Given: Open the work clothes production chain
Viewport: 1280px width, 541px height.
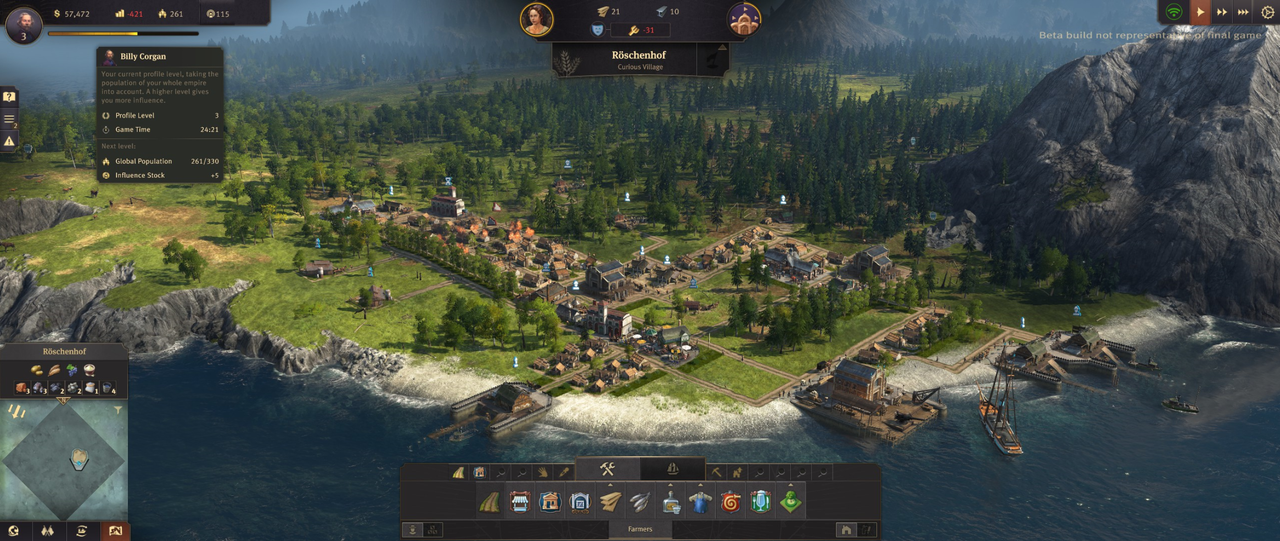Looking at the screenshot, I should [x=700, y=502].
